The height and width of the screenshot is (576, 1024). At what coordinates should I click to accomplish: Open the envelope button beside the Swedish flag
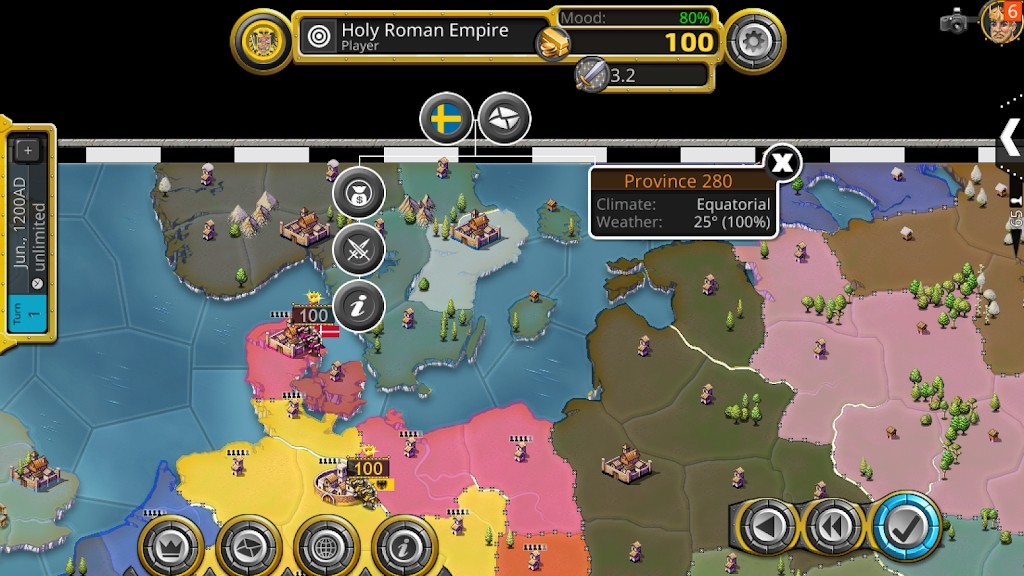click(504, 119)
